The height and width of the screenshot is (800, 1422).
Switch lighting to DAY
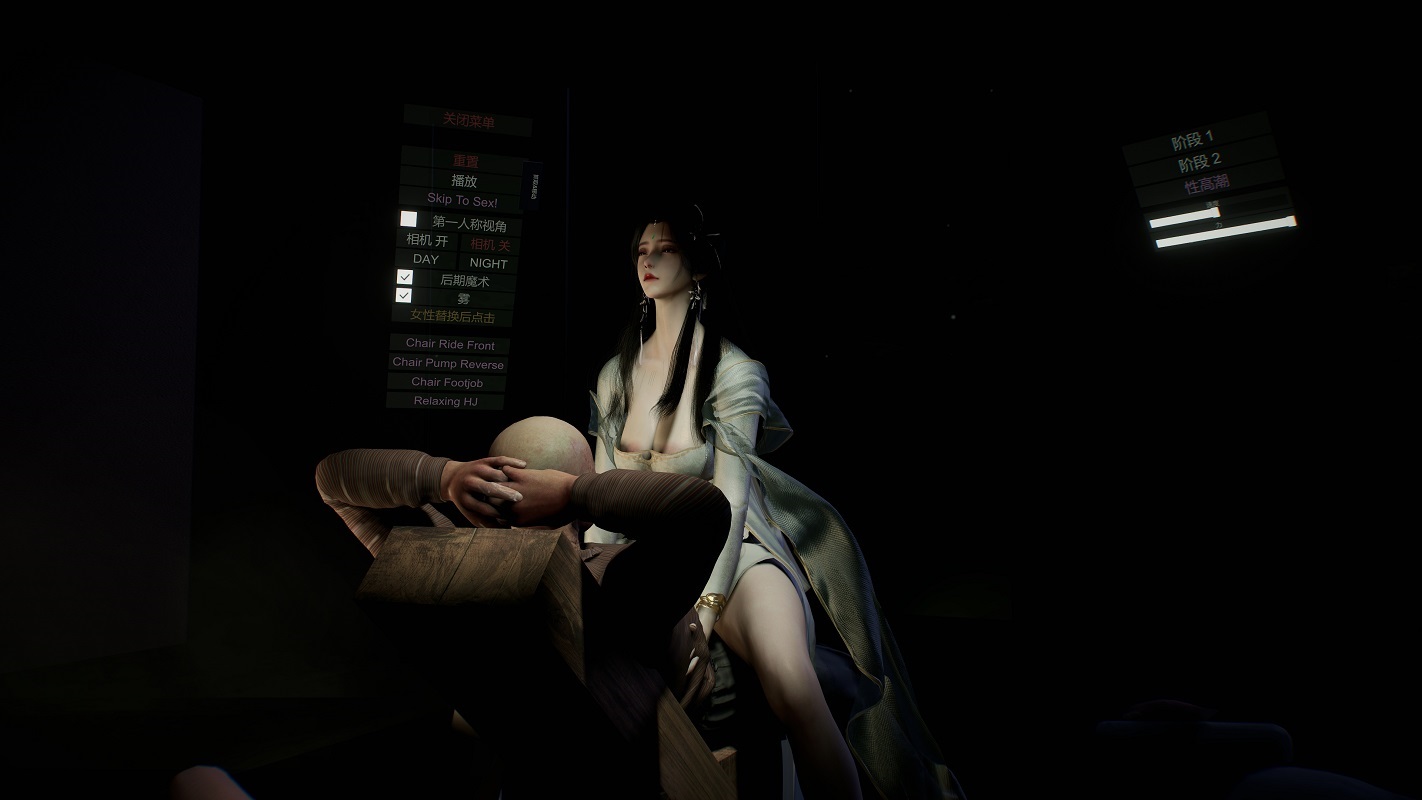tap(426, 259)
